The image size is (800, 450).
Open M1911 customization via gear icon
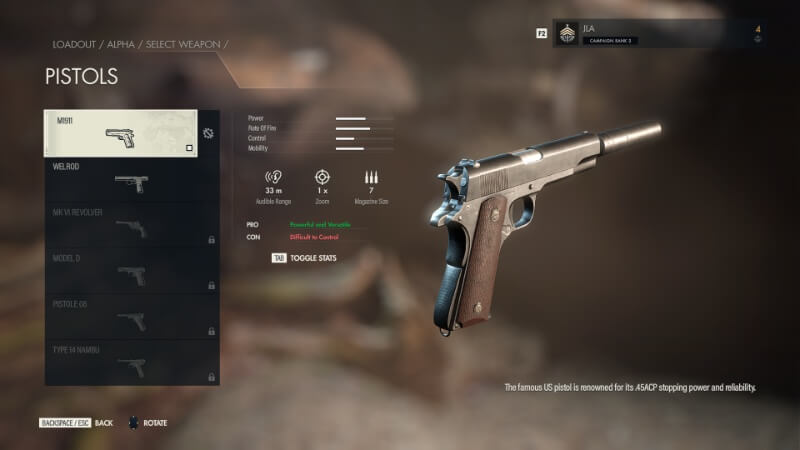(x=208, y=133)
